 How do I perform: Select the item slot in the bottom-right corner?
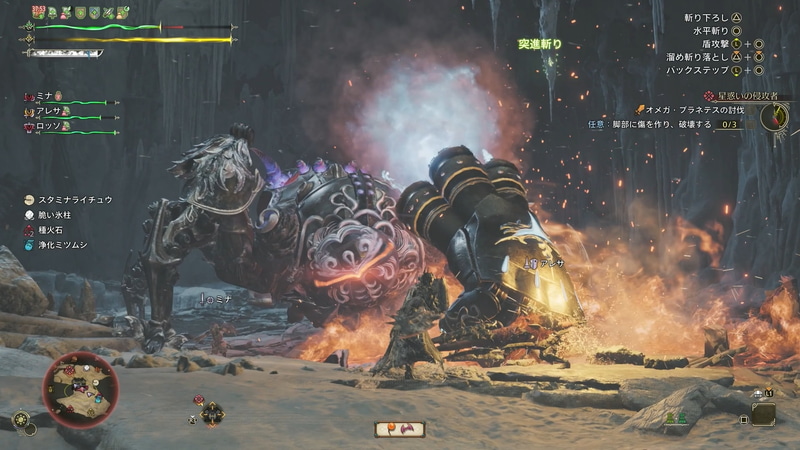(x=762, y=414)
